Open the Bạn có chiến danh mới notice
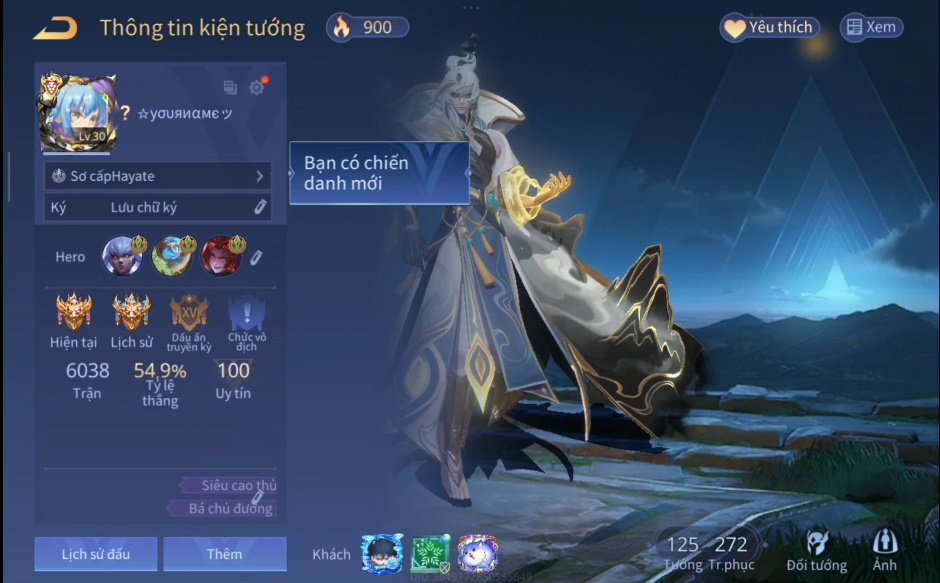940x583 pixels. [379, 173]
